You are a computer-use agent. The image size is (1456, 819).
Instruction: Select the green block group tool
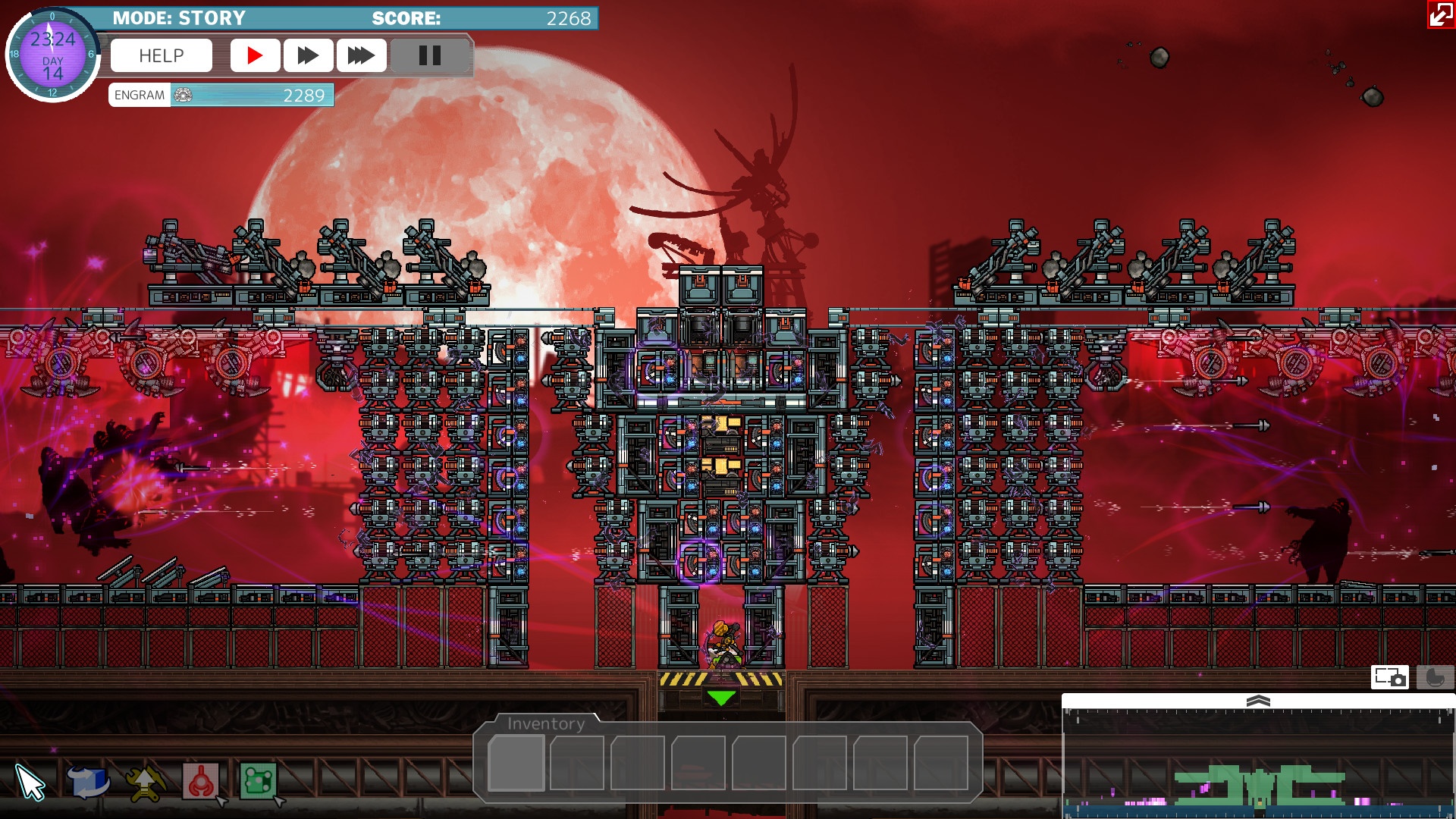pos(258,782)
